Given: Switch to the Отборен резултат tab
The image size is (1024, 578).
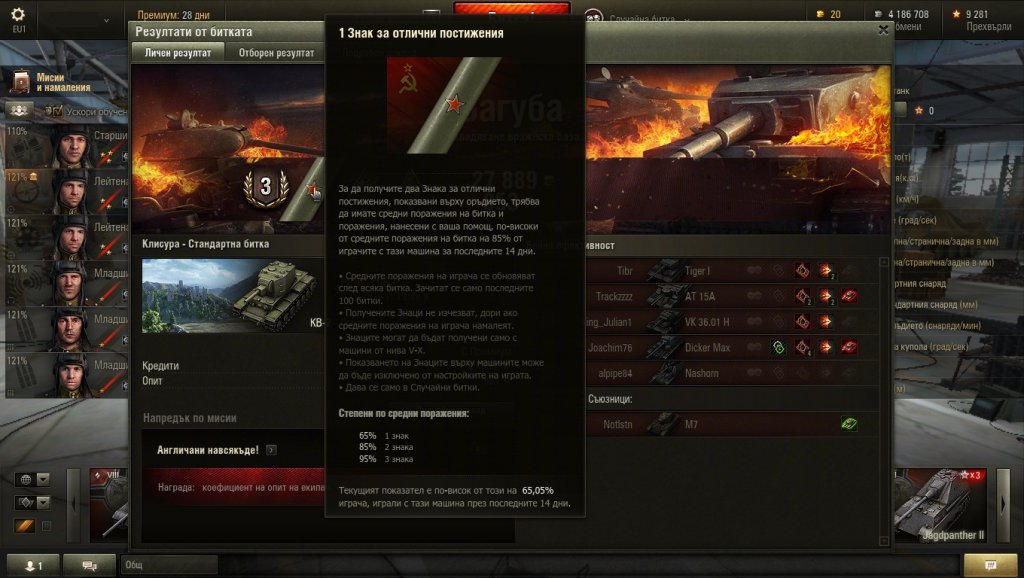Looking at the screenshot, I should [276, 53].
